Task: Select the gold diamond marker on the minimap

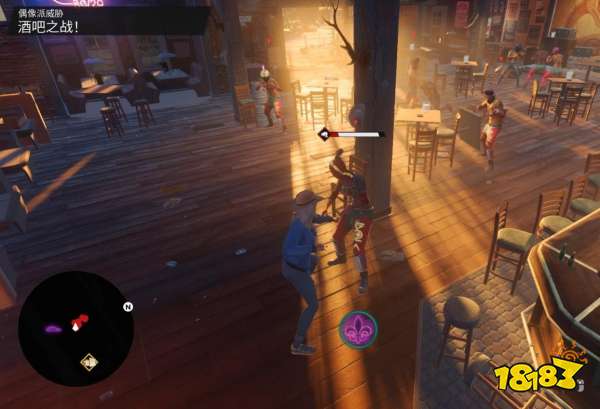Action: 89,362
